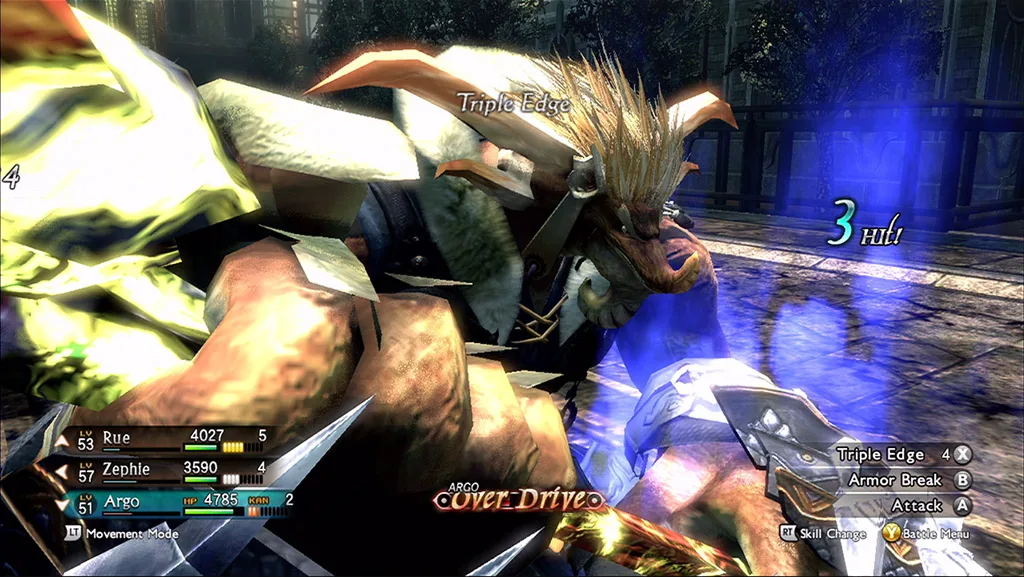Viewport: 1024px width, 577px height.
Task: Select the basic Attack command
Action: (917, 506)
